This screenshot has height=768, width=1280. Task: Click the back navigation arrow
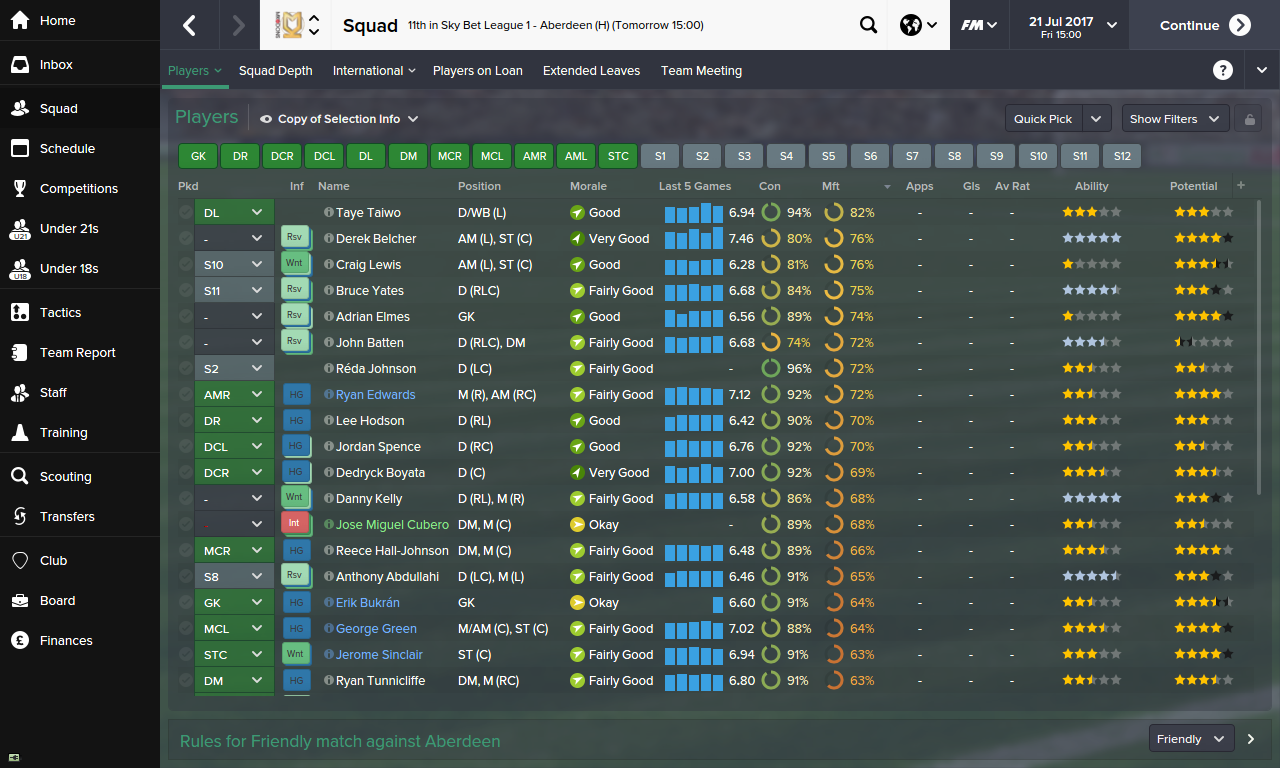(191, 24)
